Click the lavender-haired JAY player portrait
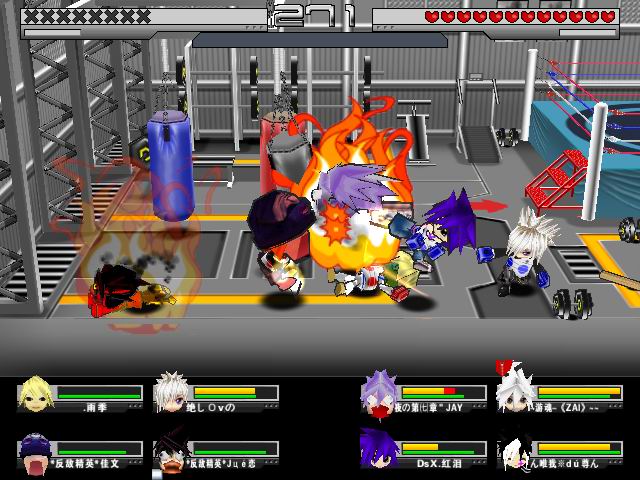 (380, 392)
